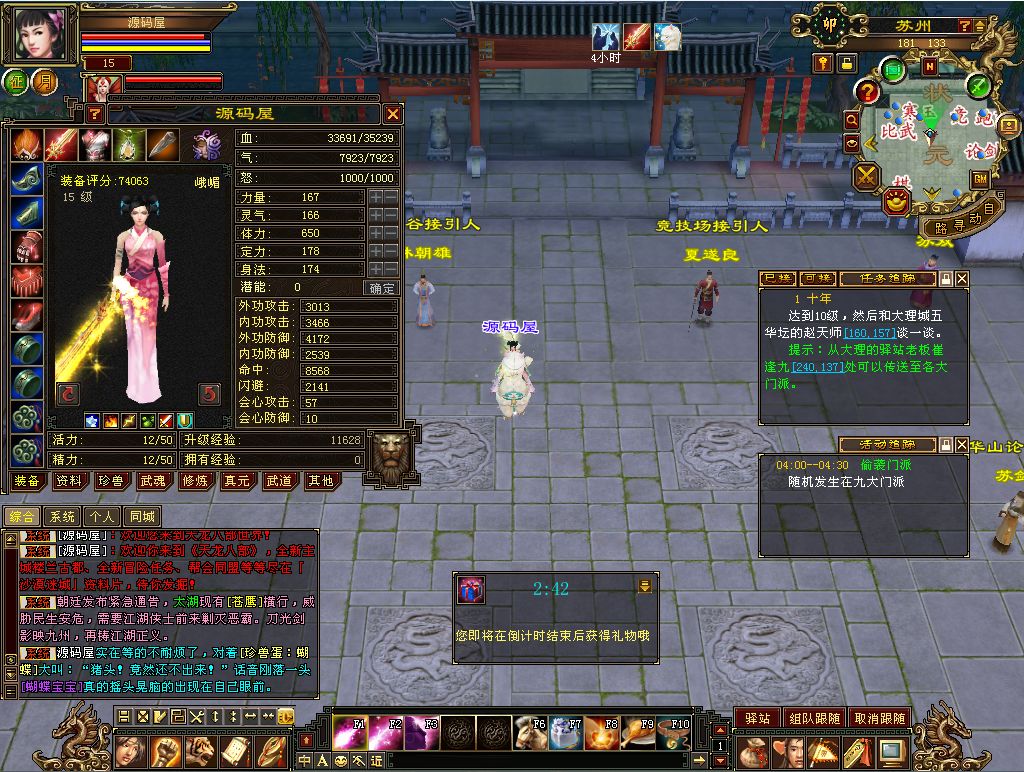Select the 武魂 tab
Screen dimensions: 1024x772
(151, 481)
